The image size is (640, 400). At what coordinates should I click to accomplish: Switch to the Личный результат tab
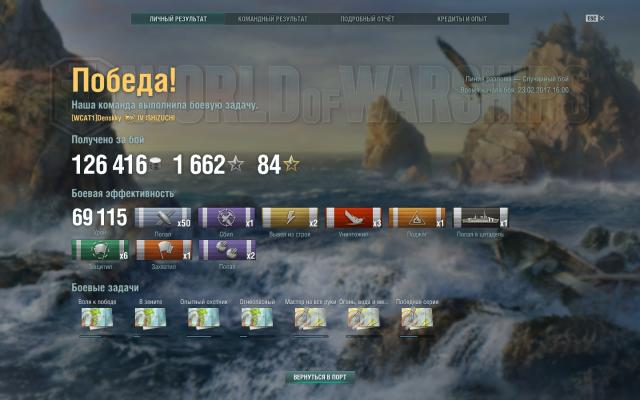pos(178,19)
